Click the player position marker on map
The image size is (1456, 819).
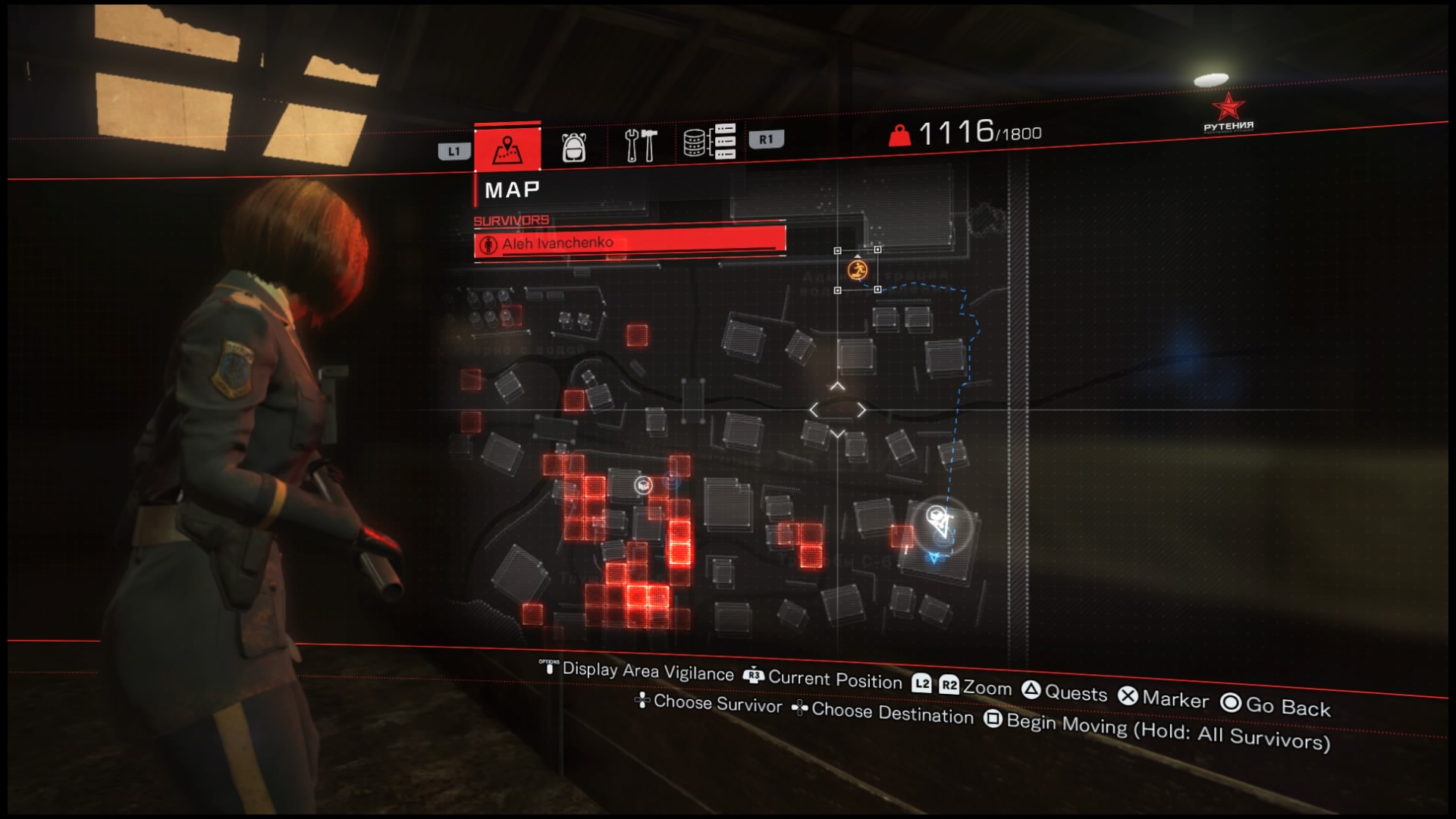(941, 522)
